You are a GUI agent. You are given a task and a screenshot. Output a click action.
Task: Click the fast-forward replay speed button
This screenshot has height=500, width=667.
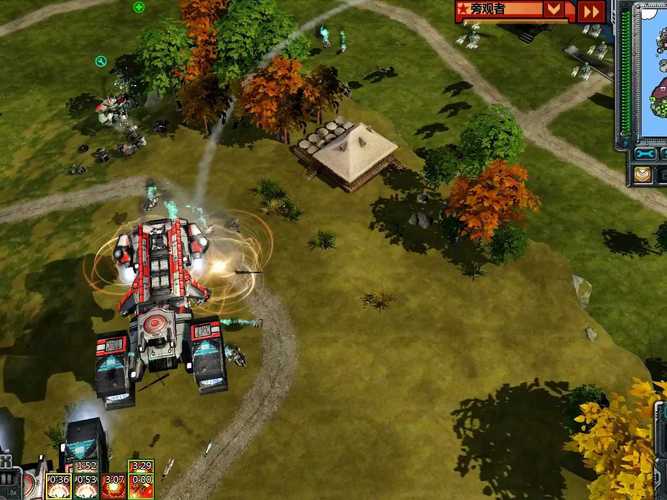[x=591, y=11]
